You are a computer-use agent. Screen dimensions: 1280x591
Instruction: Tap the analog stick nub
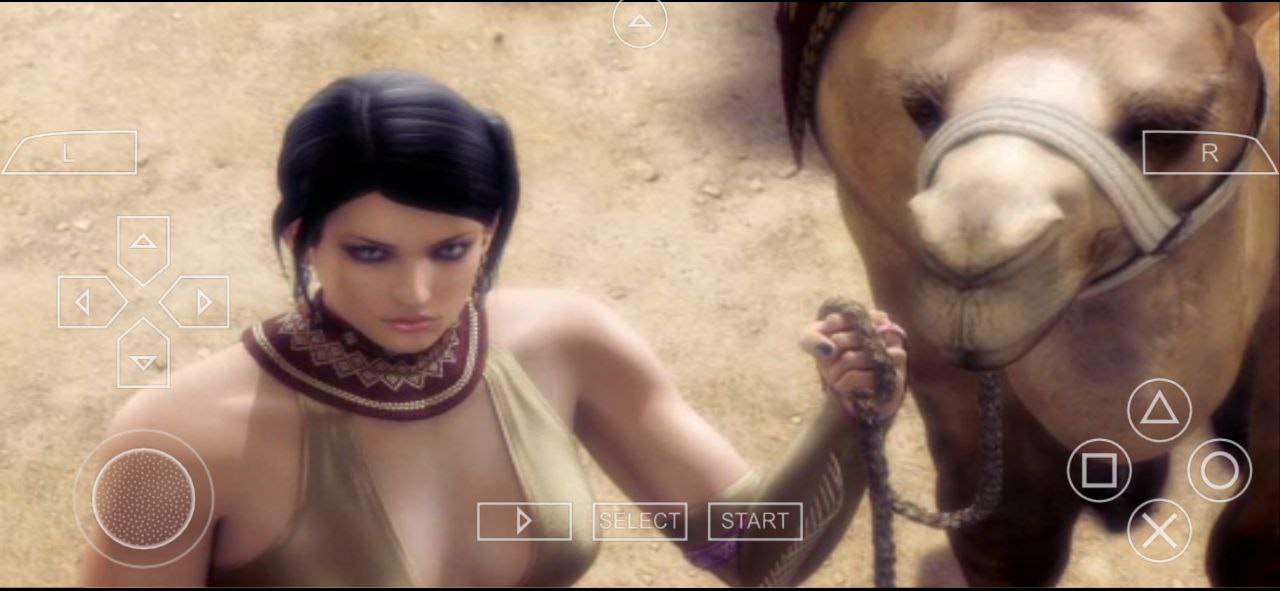[x=143, y=498]
